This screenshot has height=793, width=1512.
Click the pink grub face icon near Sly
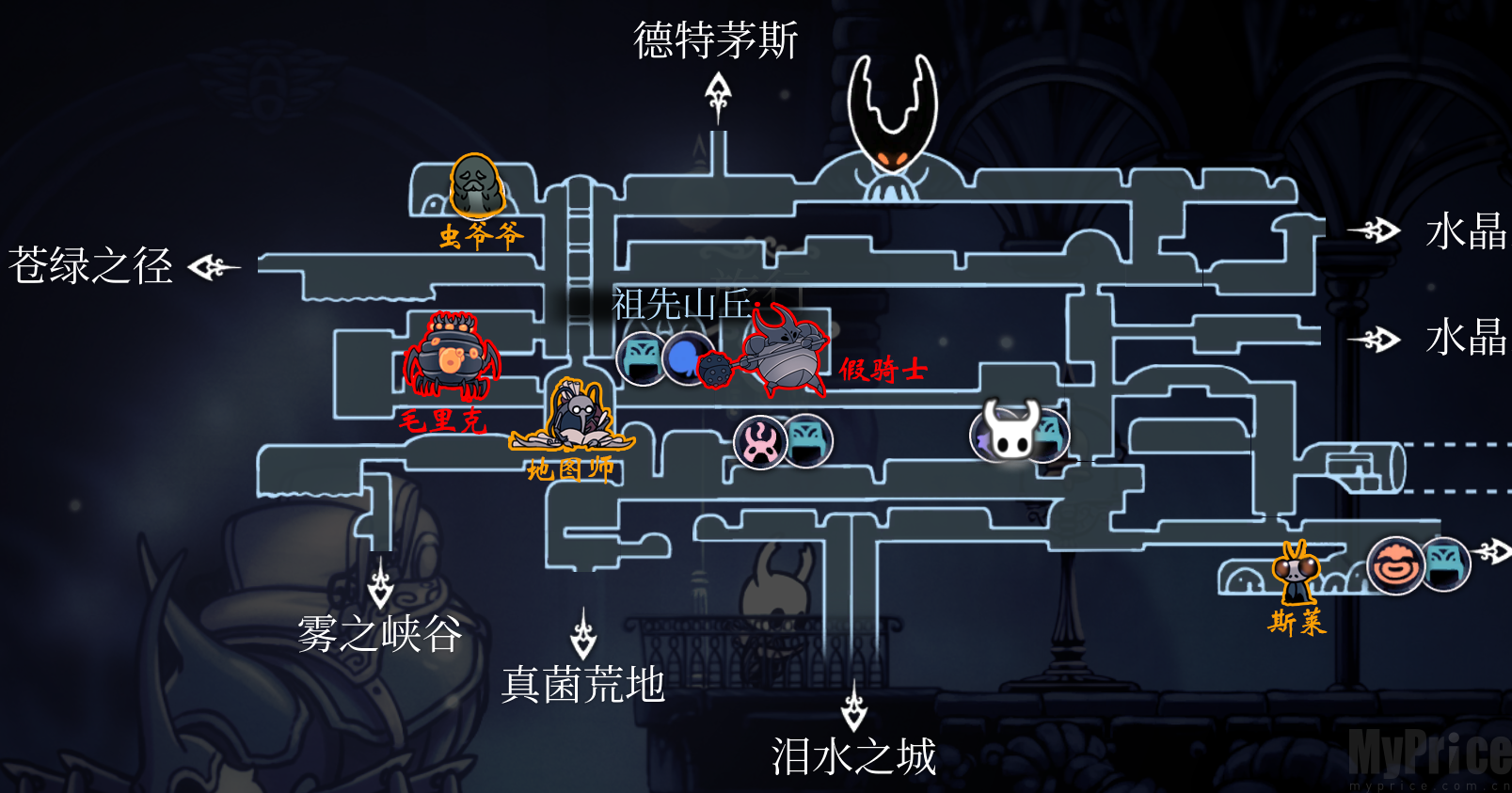1396,564
